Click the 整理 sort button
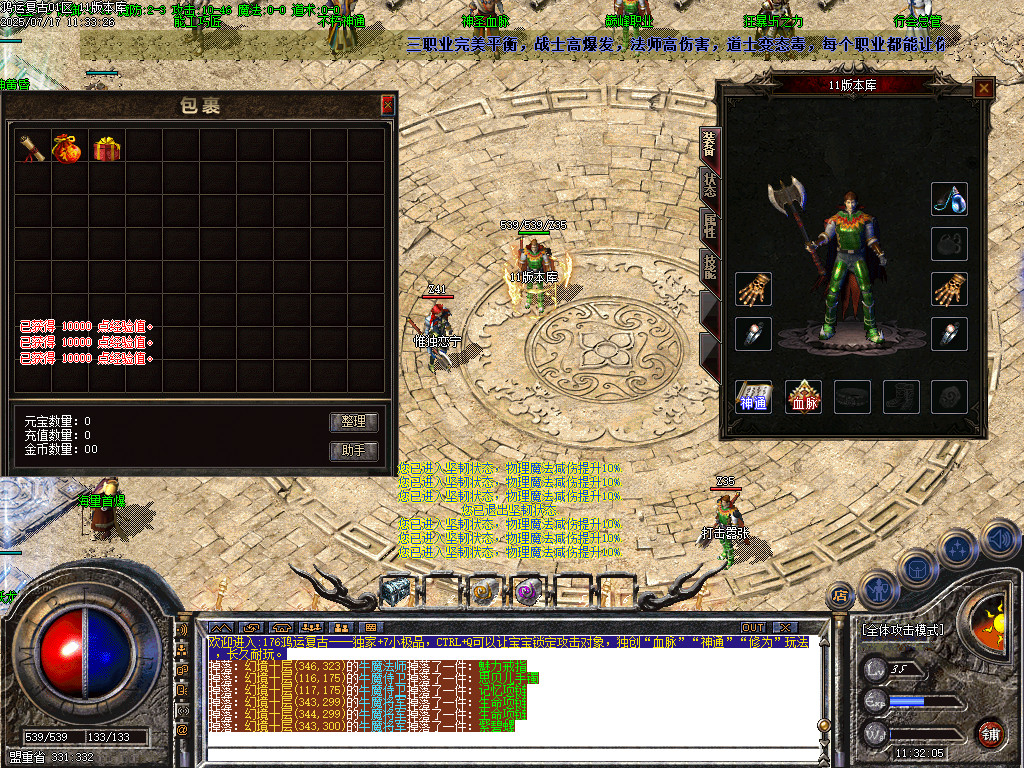Screen dimensions: 1024x768 [x=354, y=422]
